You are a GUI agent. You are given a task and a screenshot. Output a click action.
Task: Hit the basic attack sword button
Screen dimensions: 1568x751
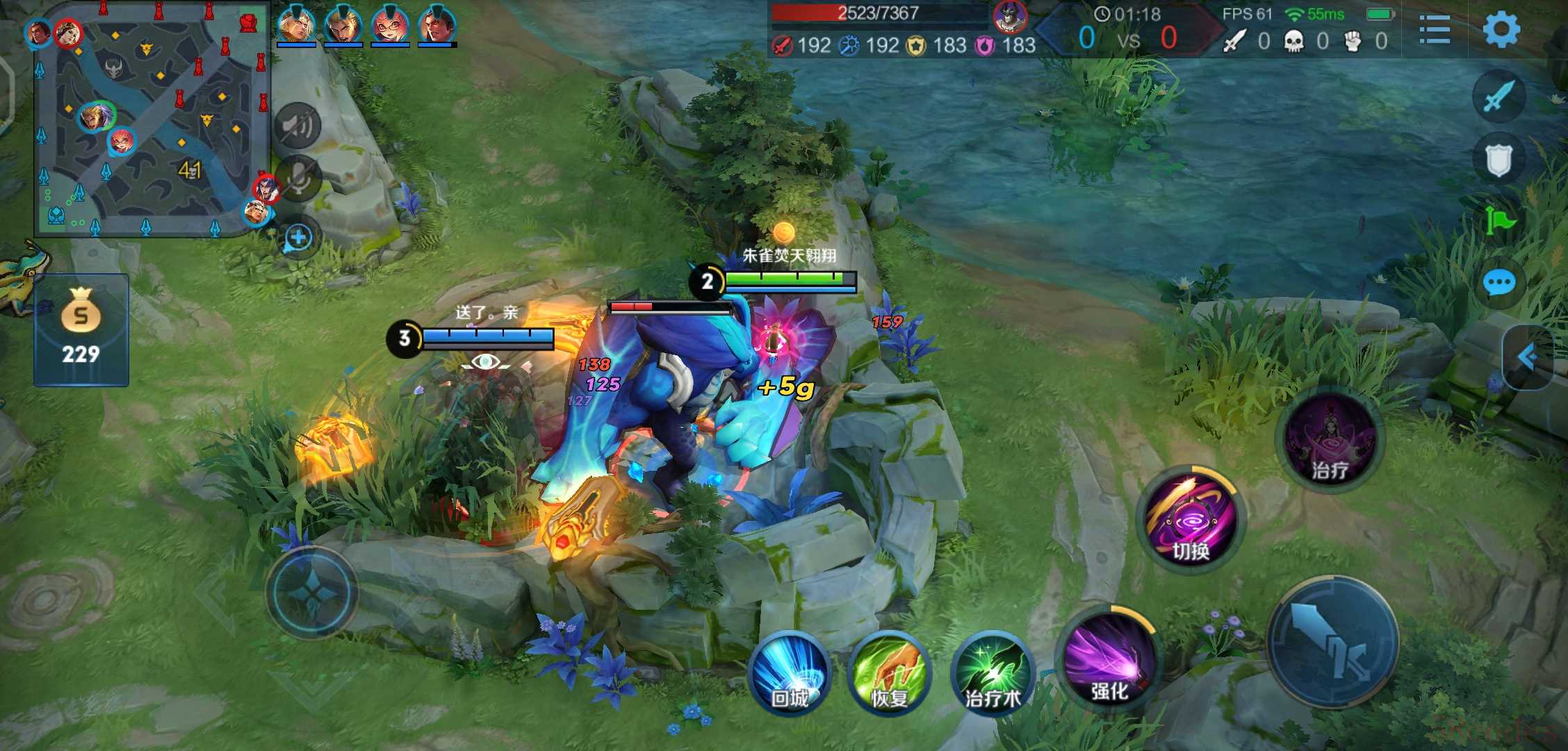coord(1333,641)
